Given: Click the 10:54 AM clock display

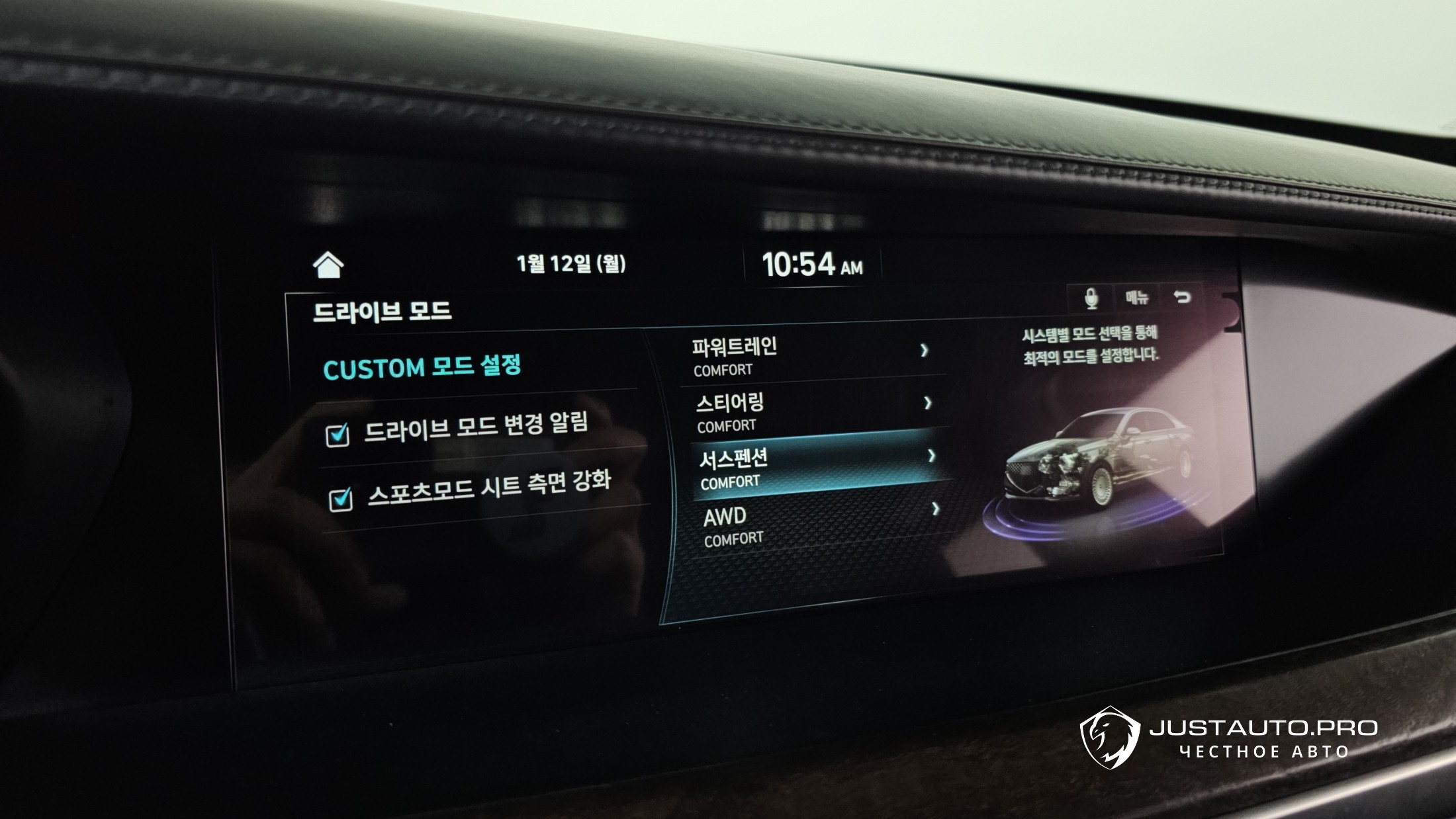Looking at the screenshot, I should coord(813,265).
